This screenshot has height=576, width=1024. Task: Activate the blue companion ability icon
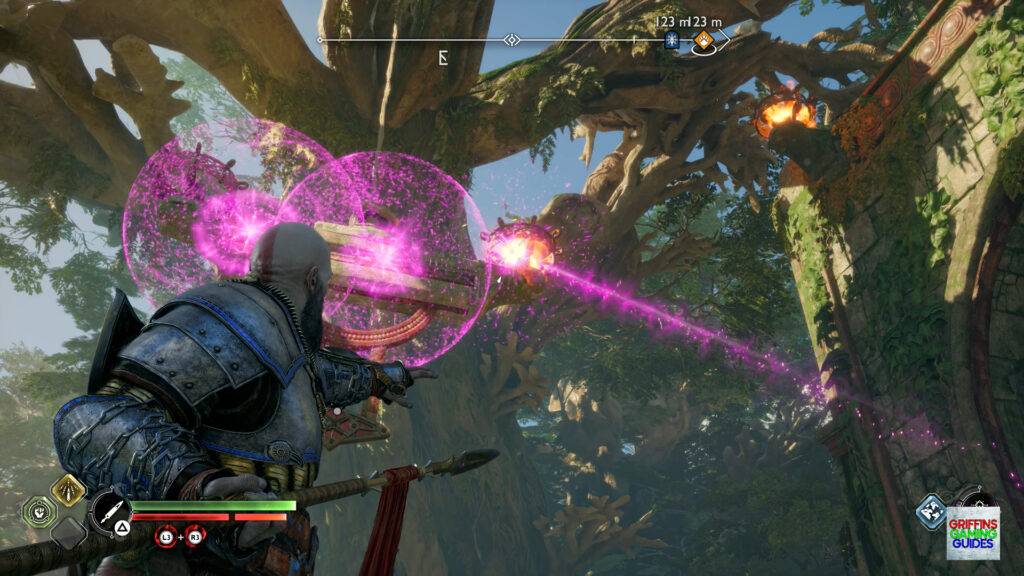[x=931, y=512]
